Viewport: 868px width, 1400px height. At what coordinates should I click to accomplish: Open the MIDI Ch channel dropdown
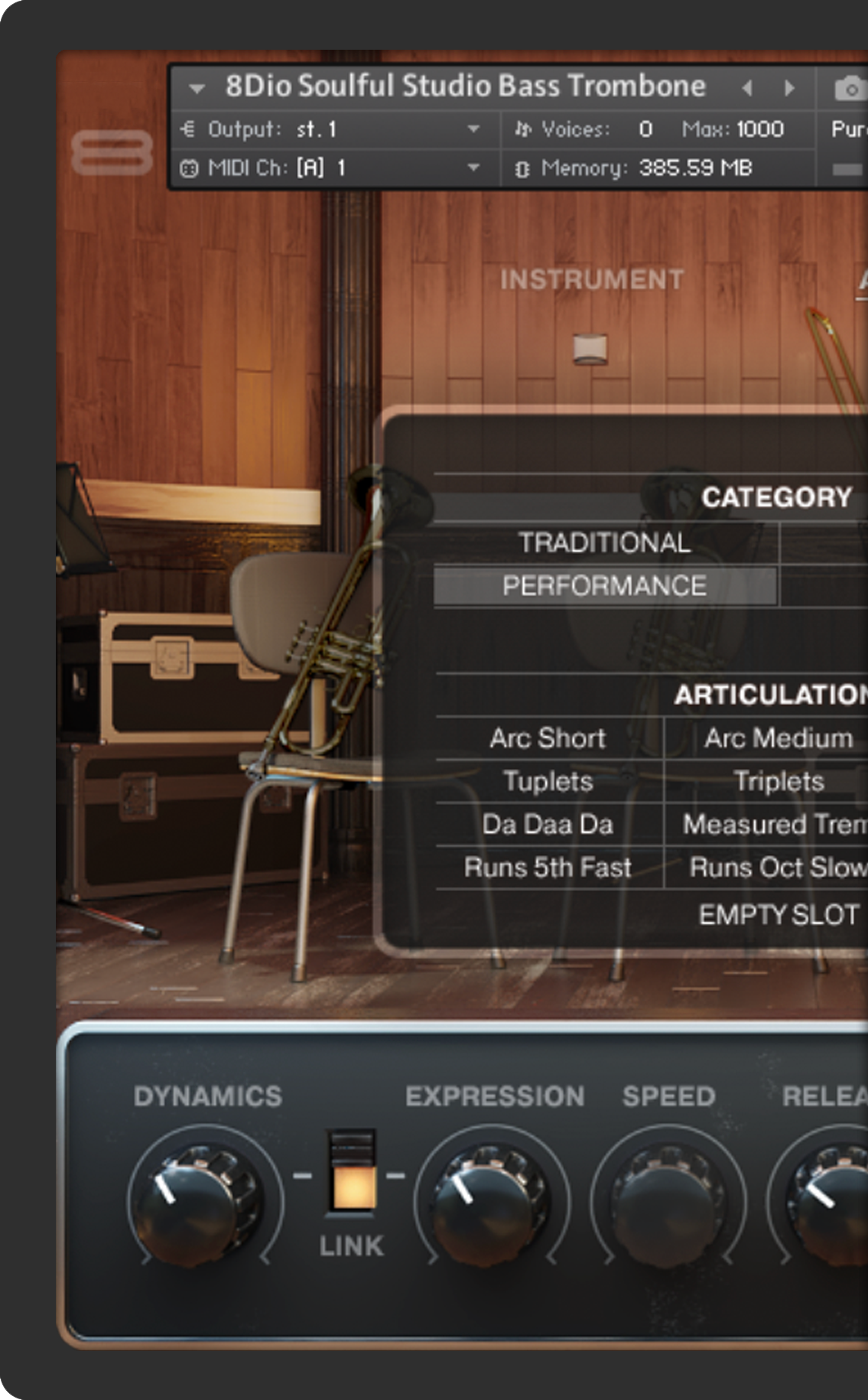click(x=473, y=168)
